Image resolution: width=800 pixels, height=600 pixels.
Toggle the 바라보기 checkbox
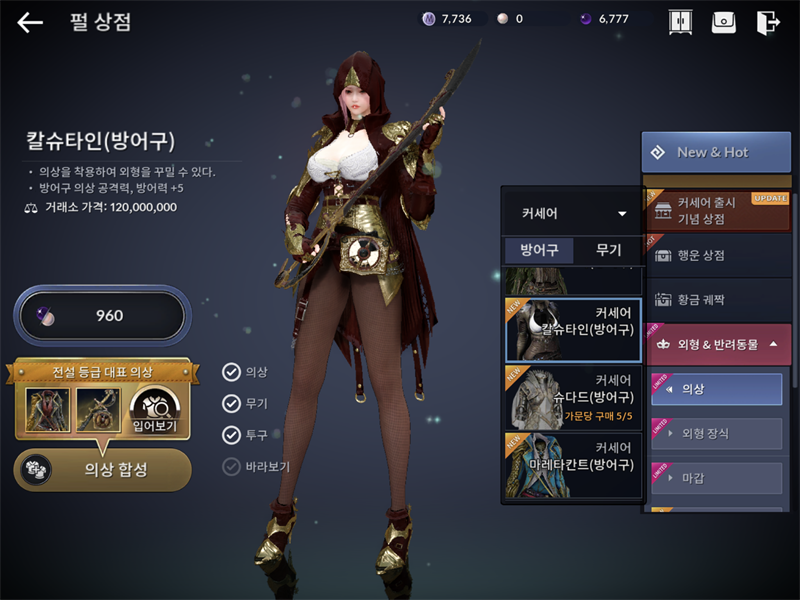(x=232, y=466)
